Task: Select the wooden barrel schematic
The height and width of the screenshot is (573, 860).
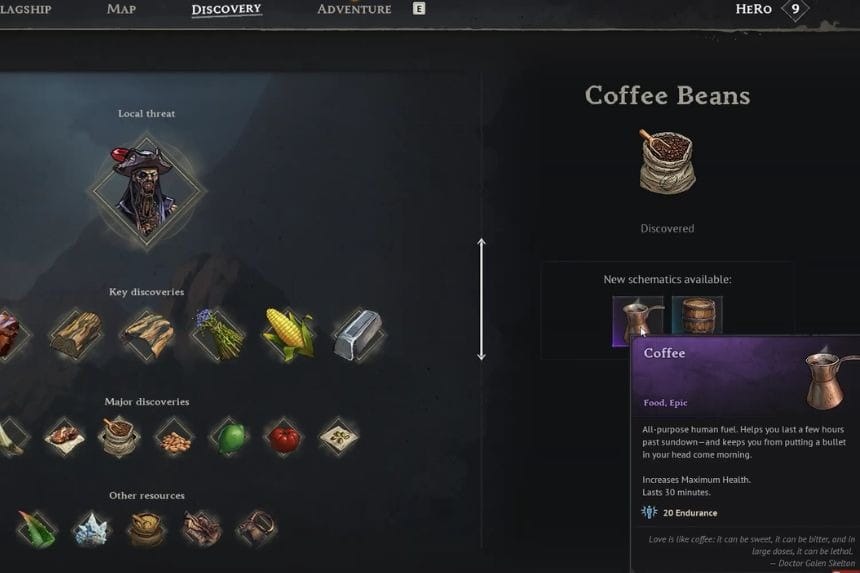Action: tap(697, 318)
